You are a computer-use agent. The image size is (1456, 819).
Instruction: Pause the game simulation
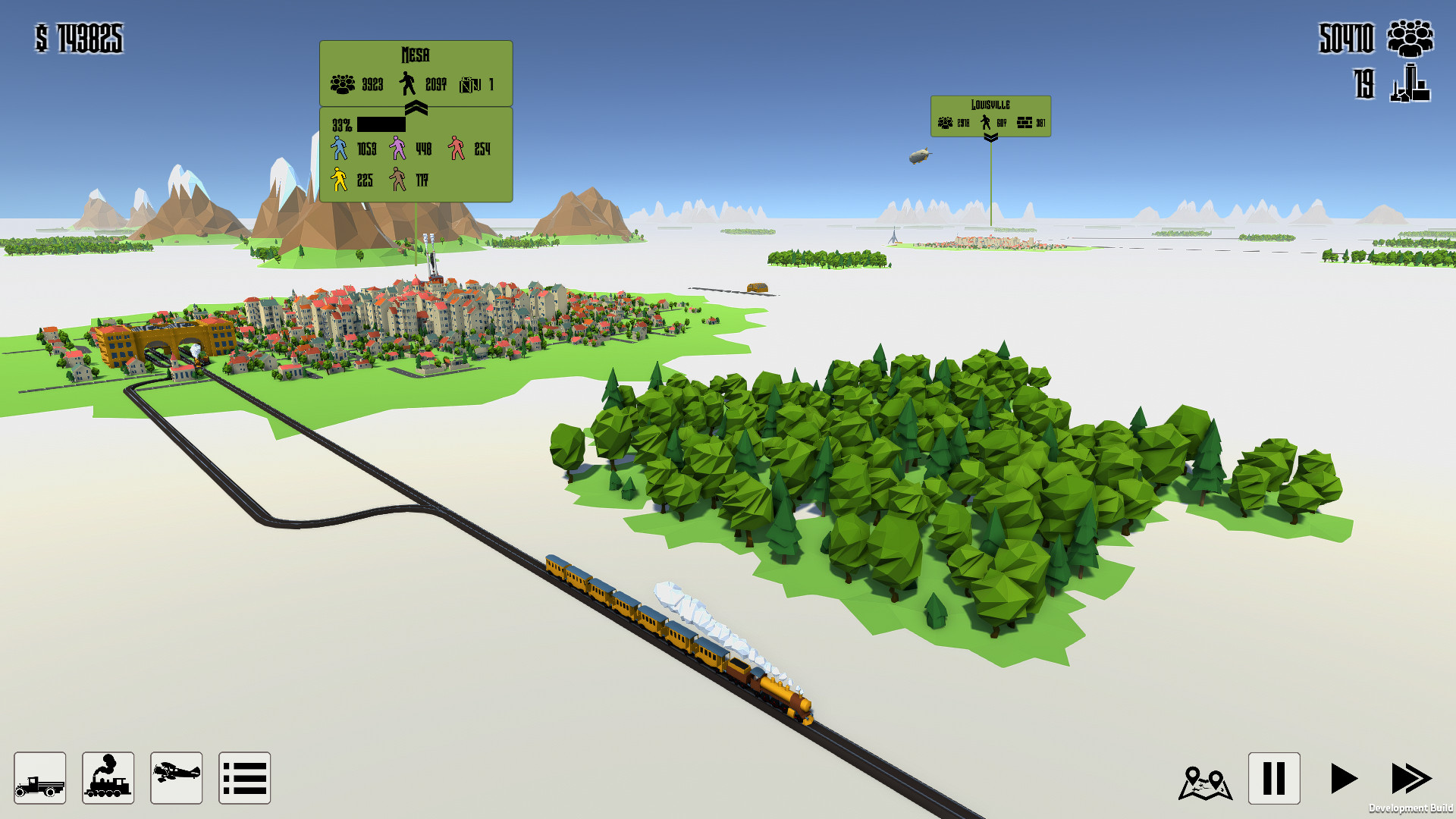click(1274, 777)
